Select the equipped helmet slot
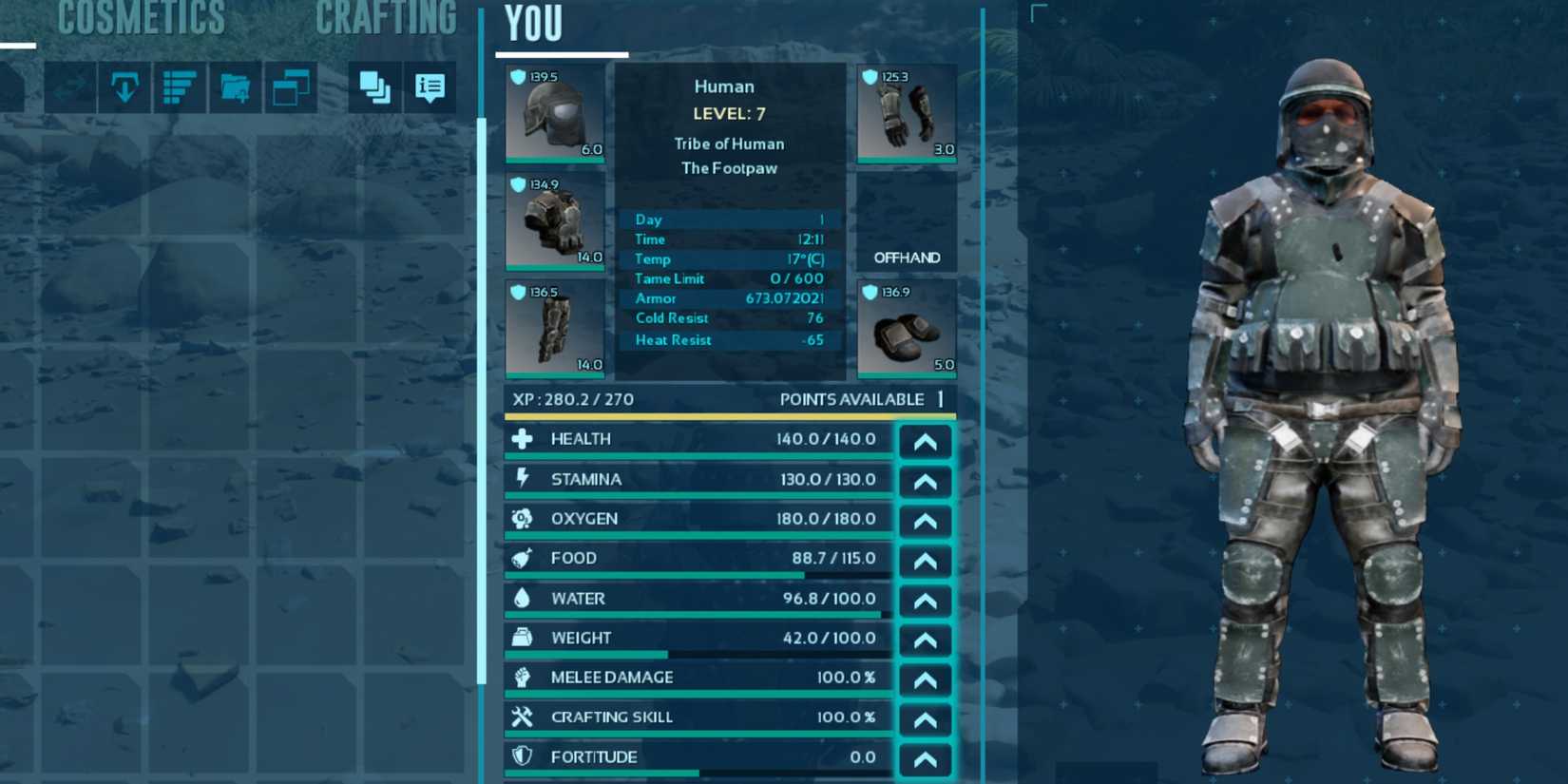1568x784 pixels. tap(554, 114)
